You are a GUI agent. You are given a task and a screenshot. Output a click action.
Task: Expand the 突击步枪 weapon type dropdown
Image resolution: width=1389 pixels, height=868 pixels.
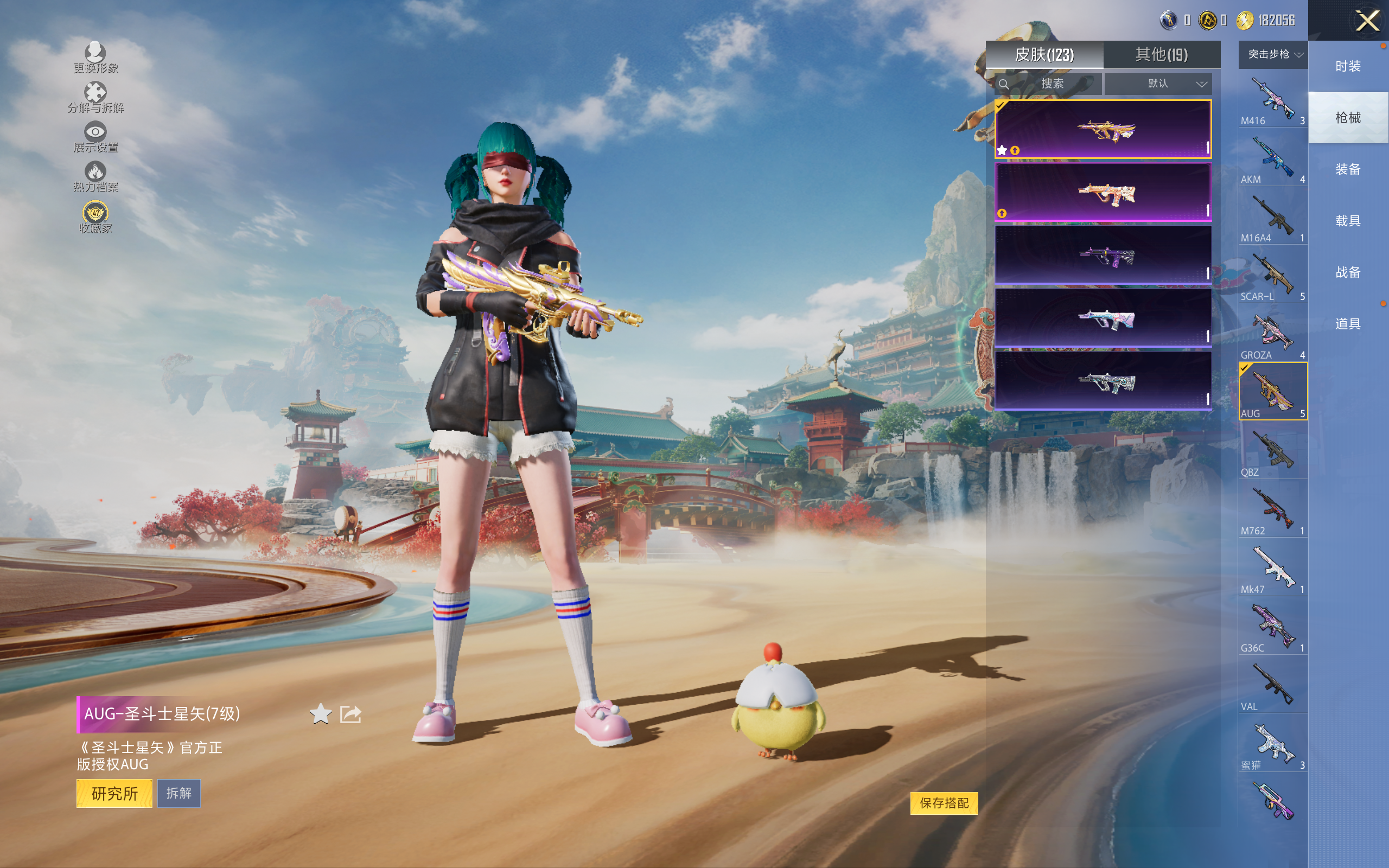[x=1273, y=55]
